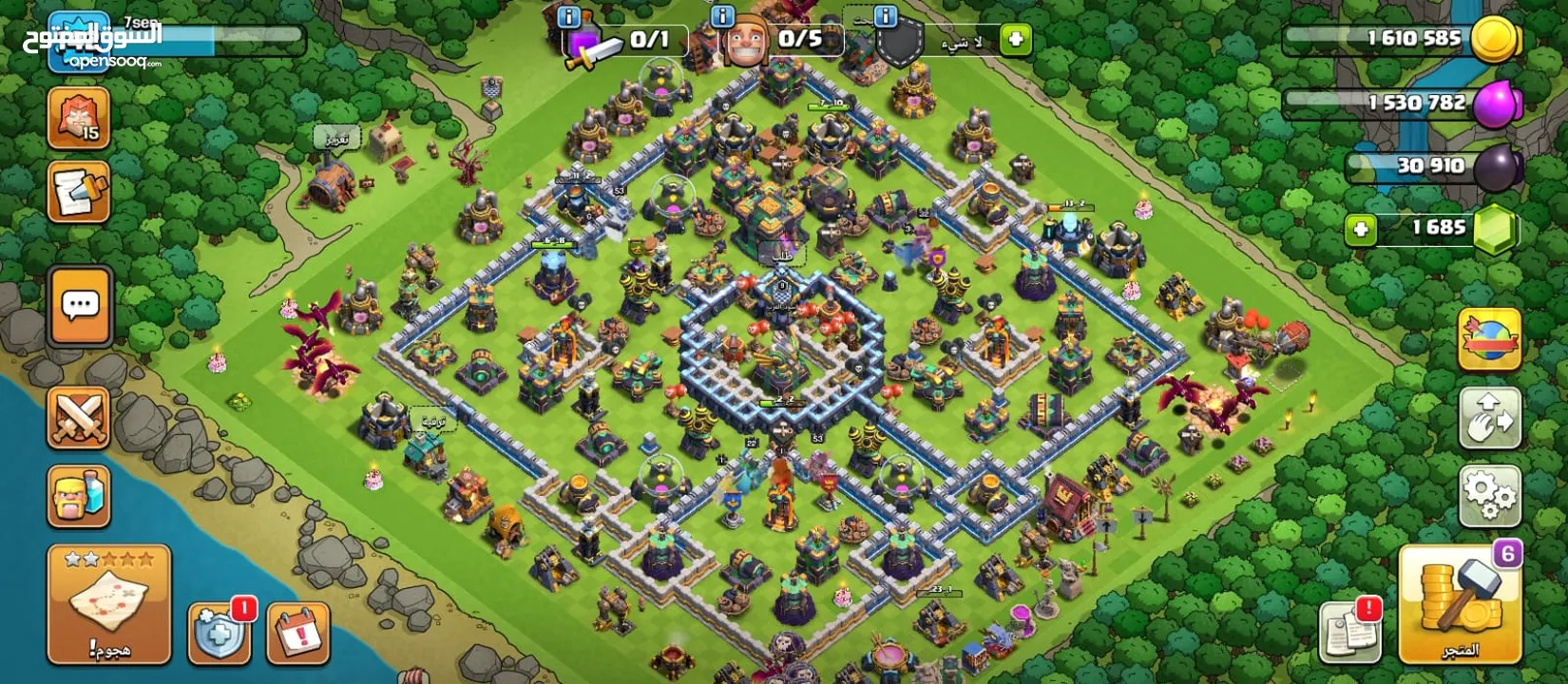
Task: Open the chat speech bubble
Action: click(80, 306)
